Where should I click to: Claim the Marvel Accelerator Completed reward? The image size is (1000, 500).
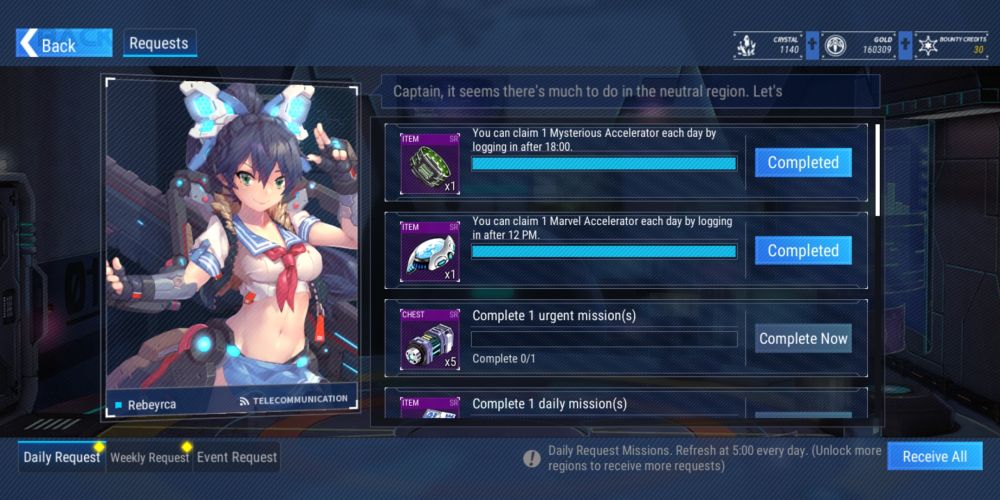pos(803,251)
